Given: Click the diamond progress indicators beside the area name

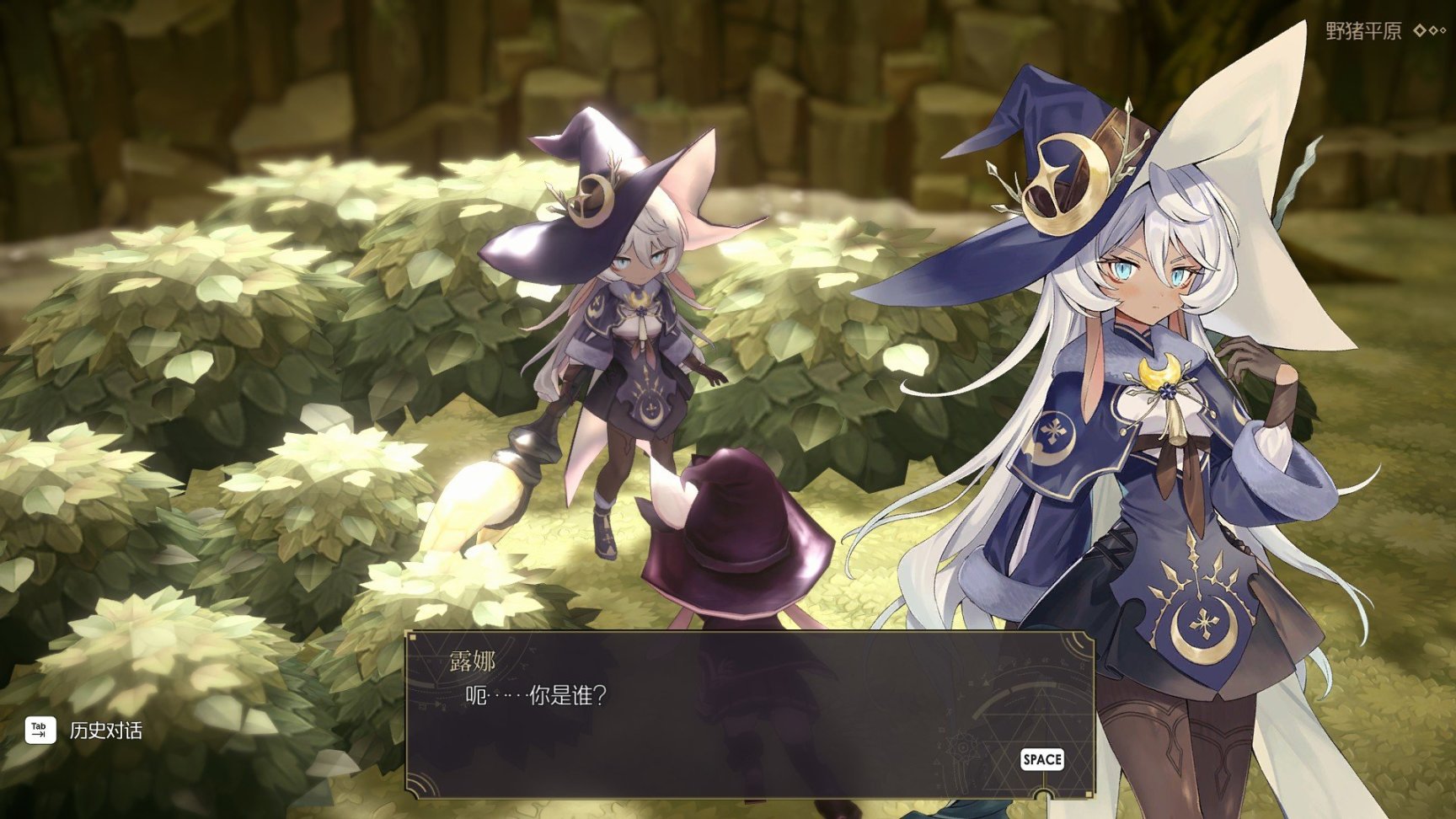Looking at the screenshot, I should coord(1432,30).
